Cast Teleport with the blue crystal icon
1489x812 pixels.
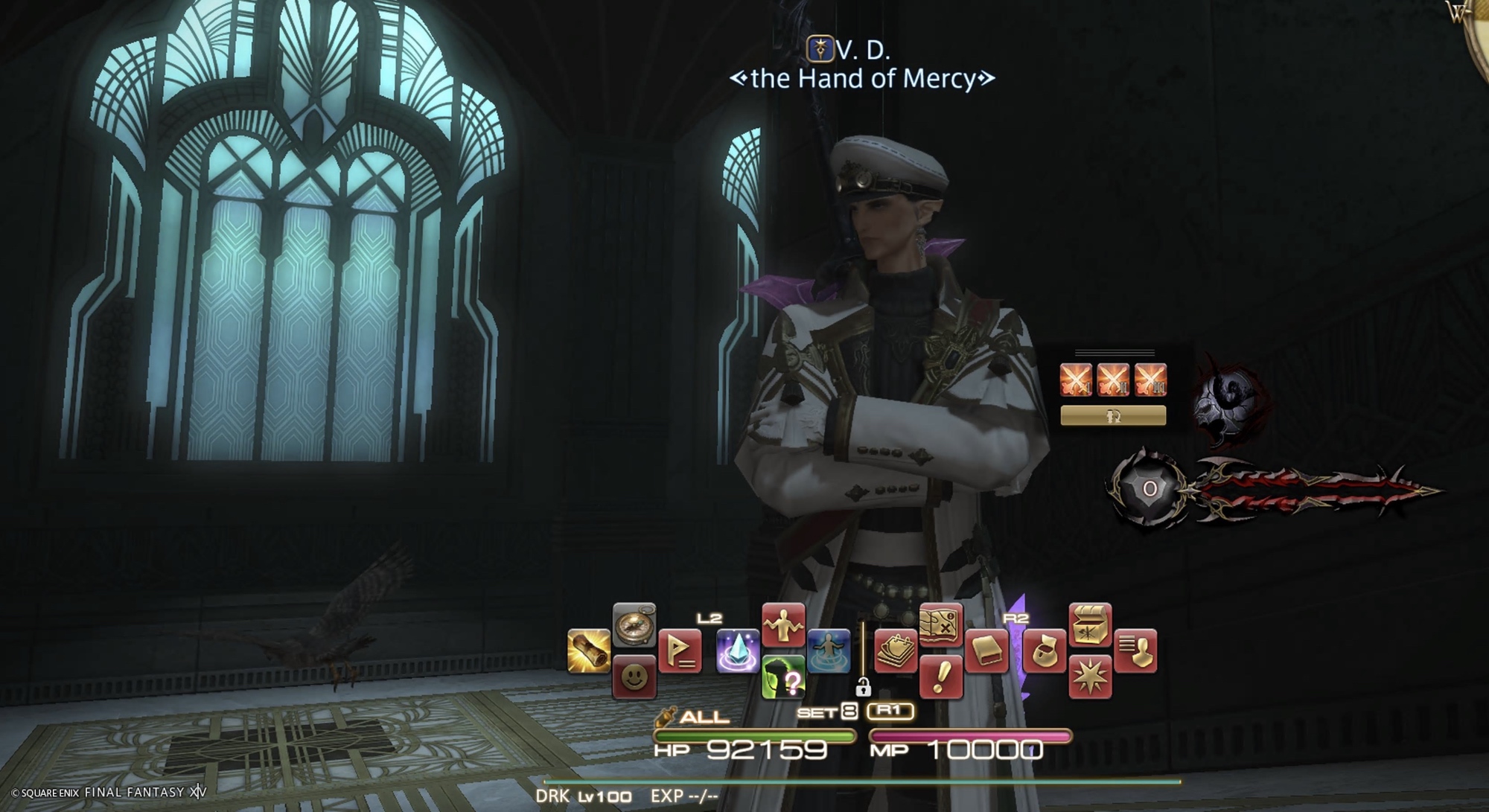point(738,651)
